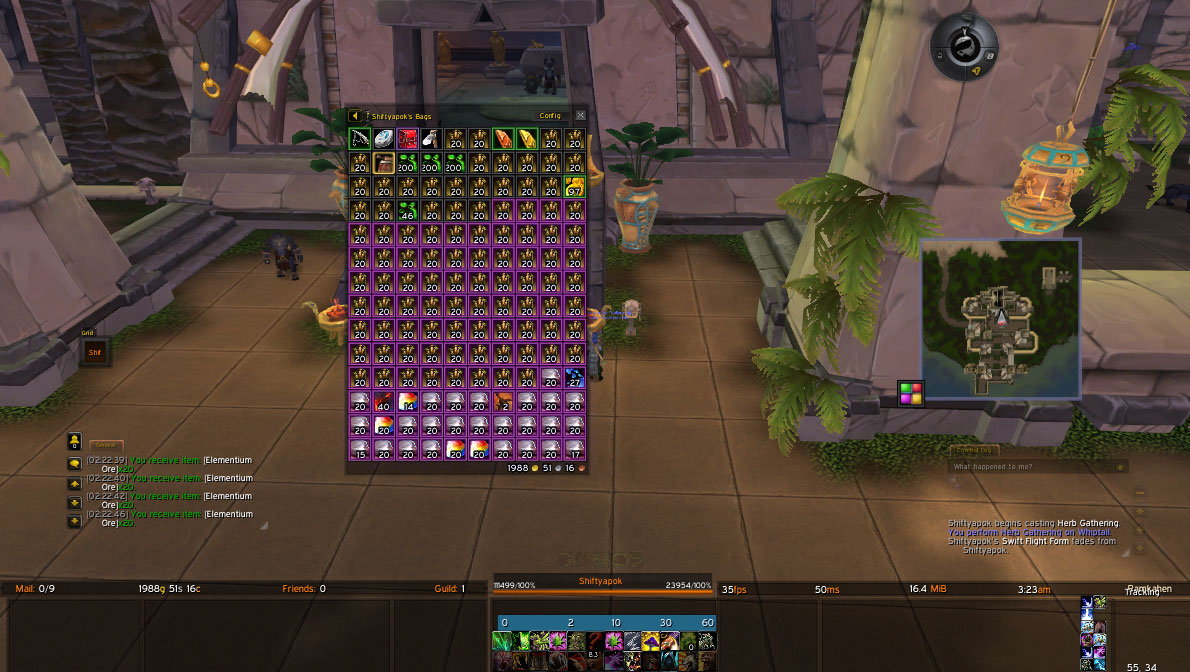Pick the ore stack of 40
The image size is (1190, 672).
[384, 403]
